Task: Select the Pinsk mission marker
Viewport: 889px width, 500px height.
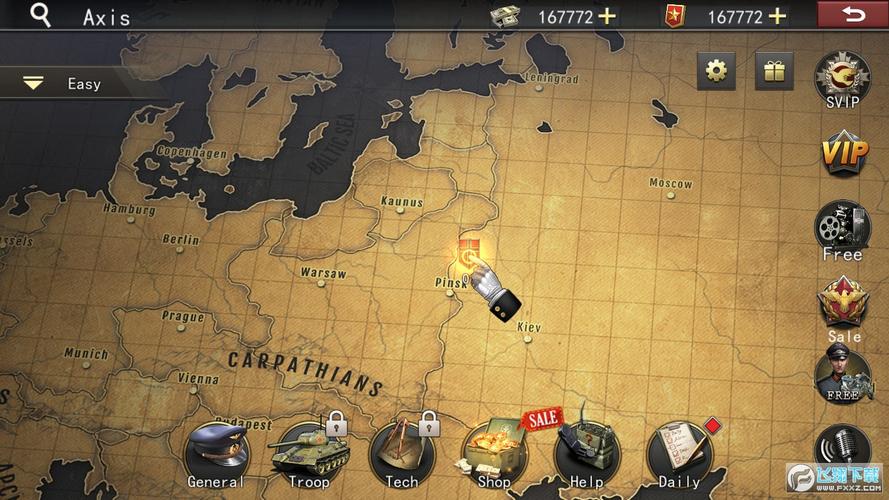Action: [468, 252]
